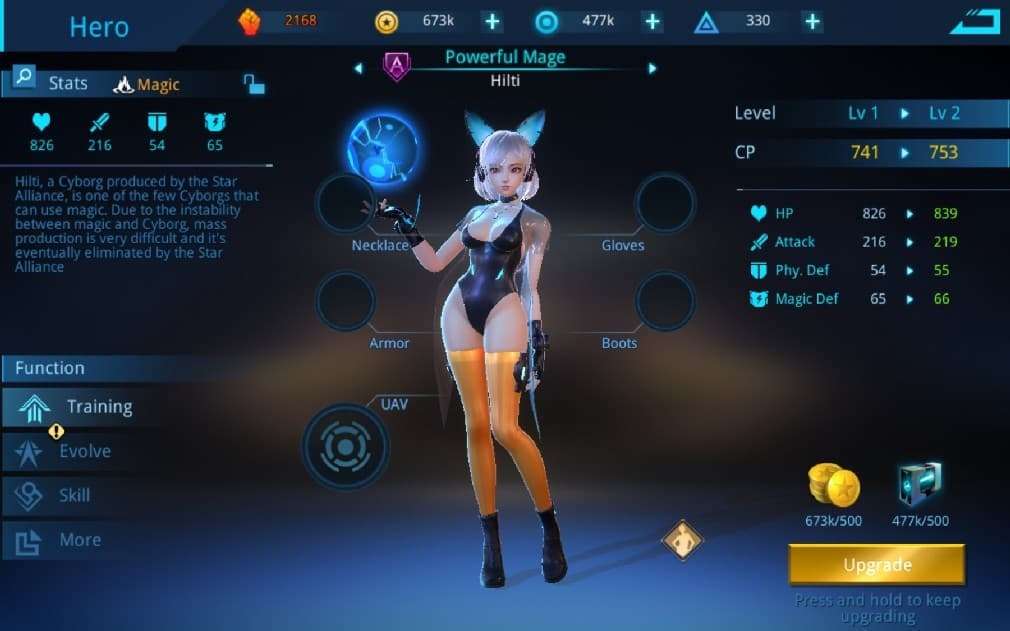Select the empty Gloves equipment slot
1010x631 pixels.
pos(665,203)
